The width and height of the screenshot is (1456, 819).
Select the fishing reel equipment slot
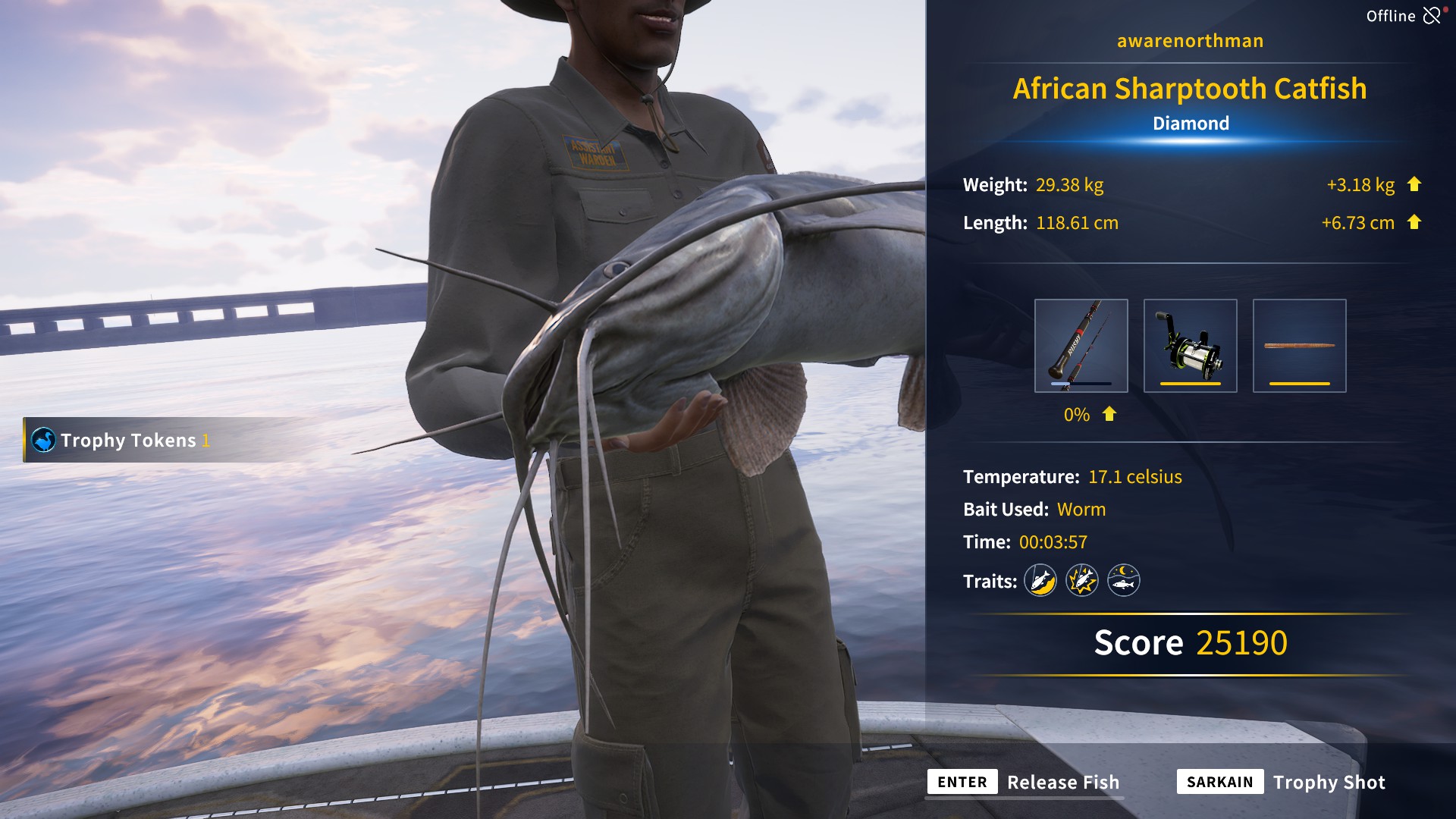pyautogui.click(x=1190, y=346)
